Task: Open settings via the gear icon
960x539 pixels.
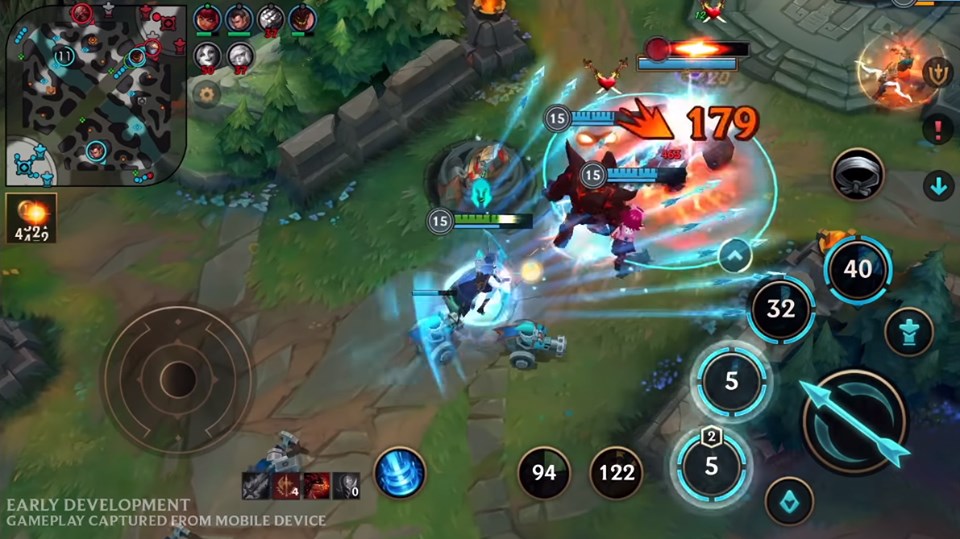Action: pyautogui.click(x=207, y=94)
